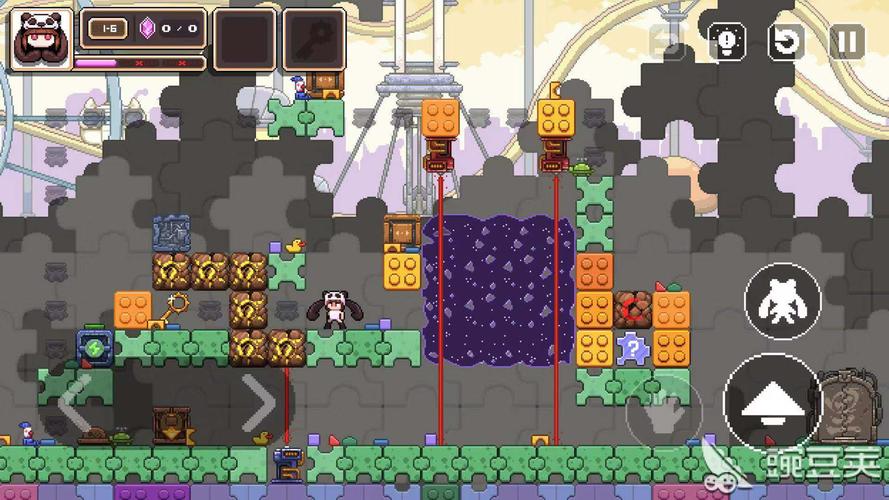Tap the faded undo arrow button
Viewport: 889px width, 500px height.
tap(667, 42)
